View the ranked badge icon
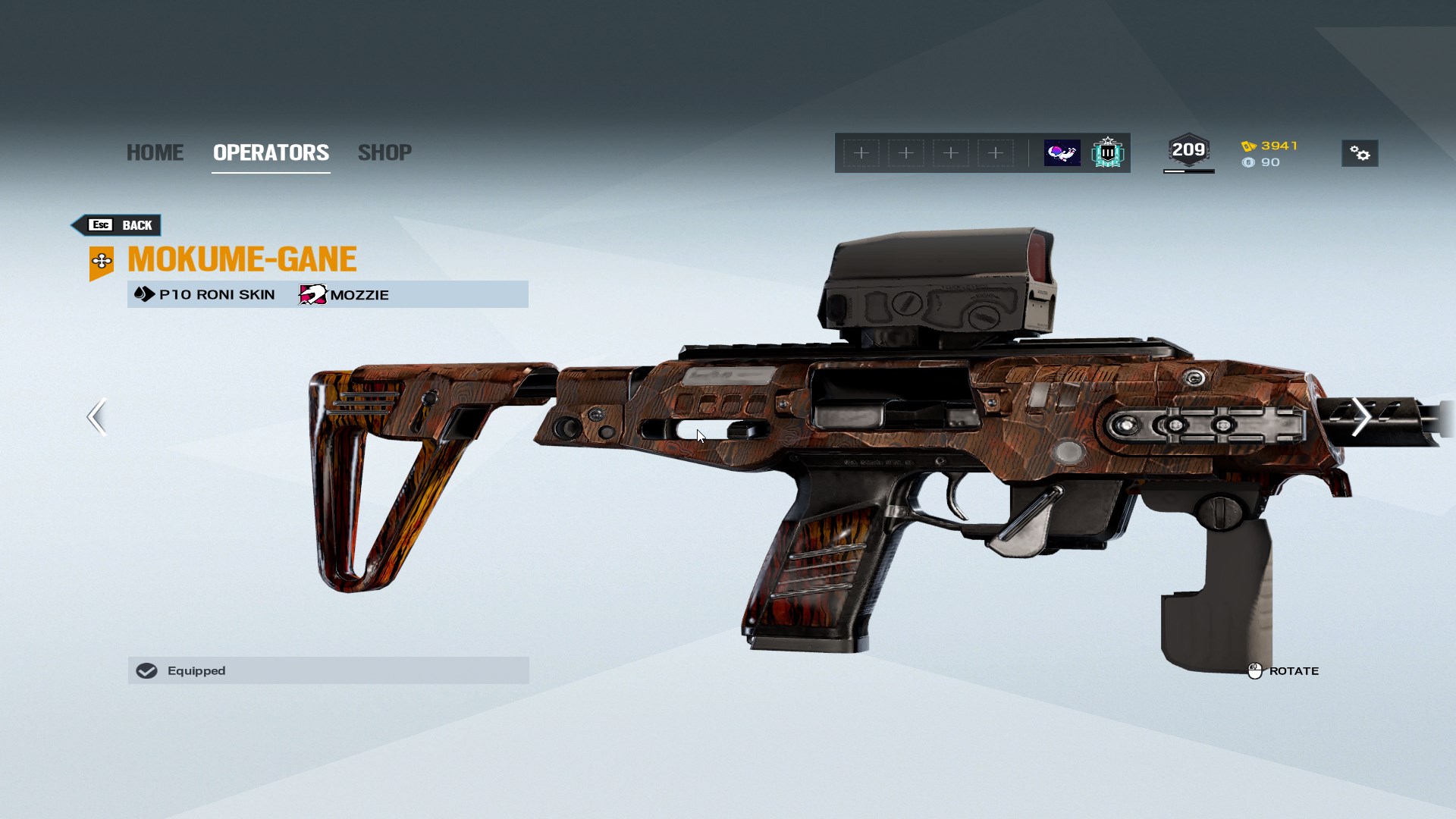This screenshot has height=819, width=1456. click(x=1107, y=153)
